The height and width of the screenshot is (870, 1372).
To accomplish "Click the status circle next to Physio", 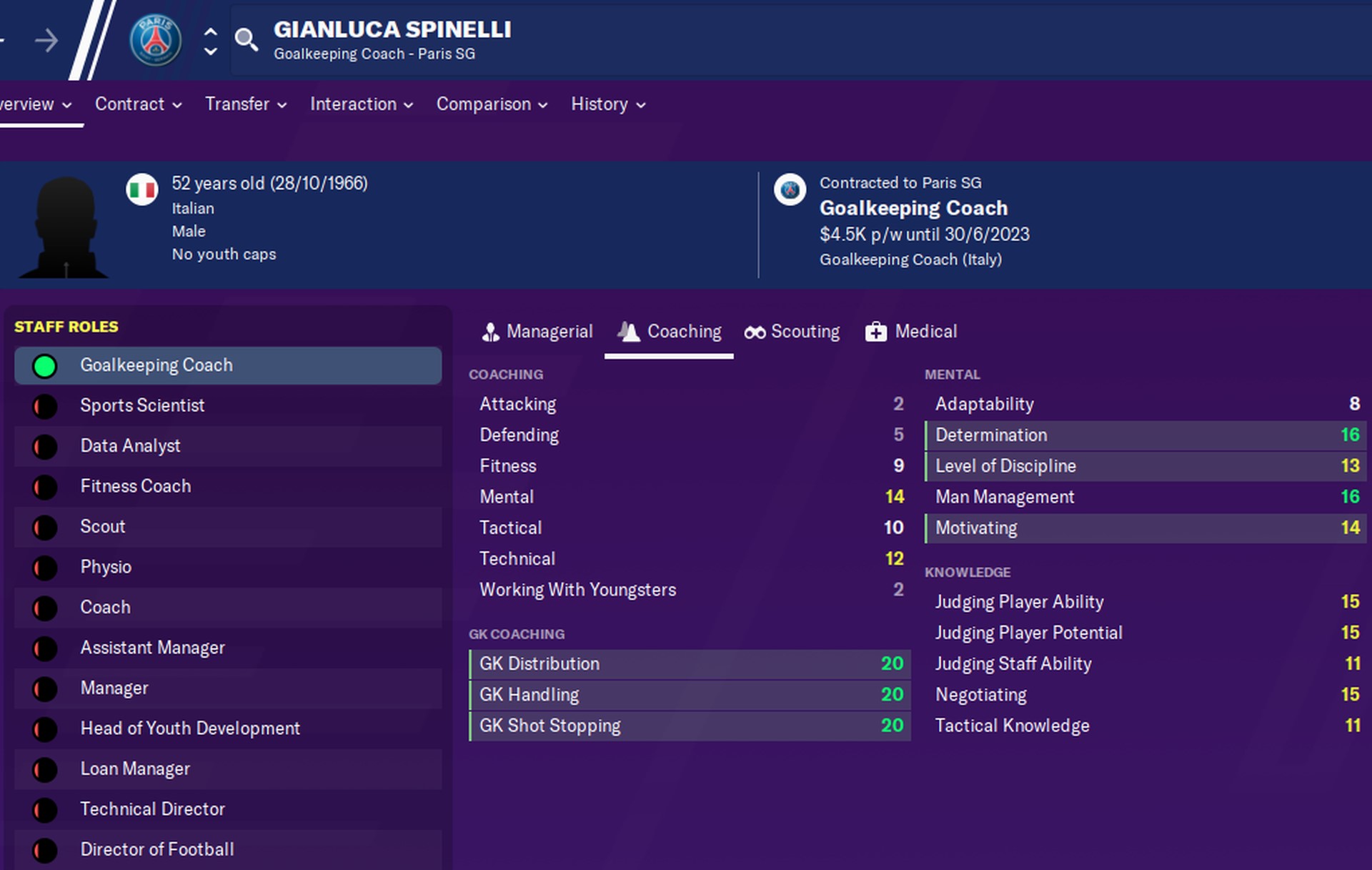I will tap(45, 567).
